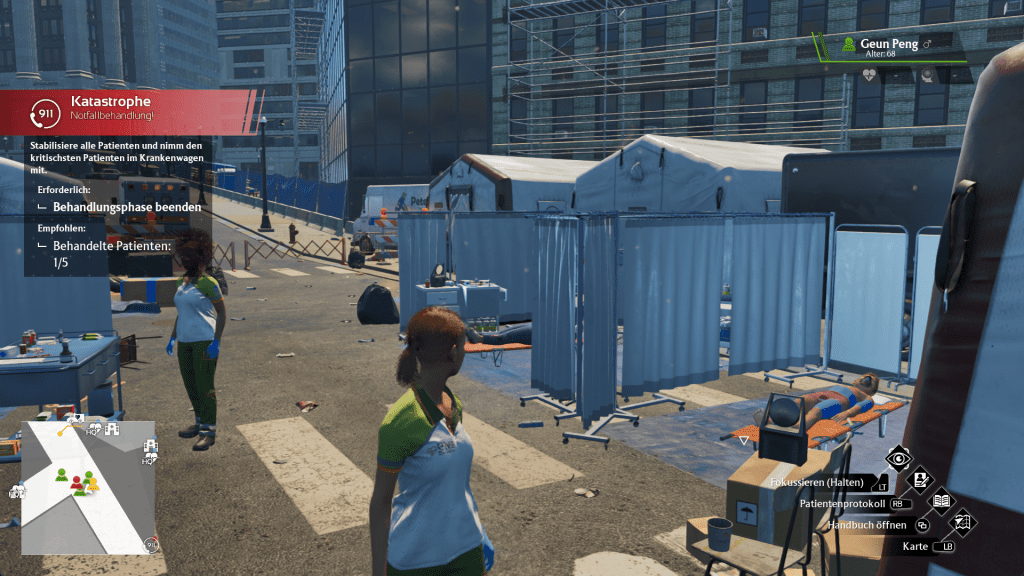This screenshot has width=1024, height=576.
Task: Click the 911 badge on minimap corner
Action: tap(152, 545)
